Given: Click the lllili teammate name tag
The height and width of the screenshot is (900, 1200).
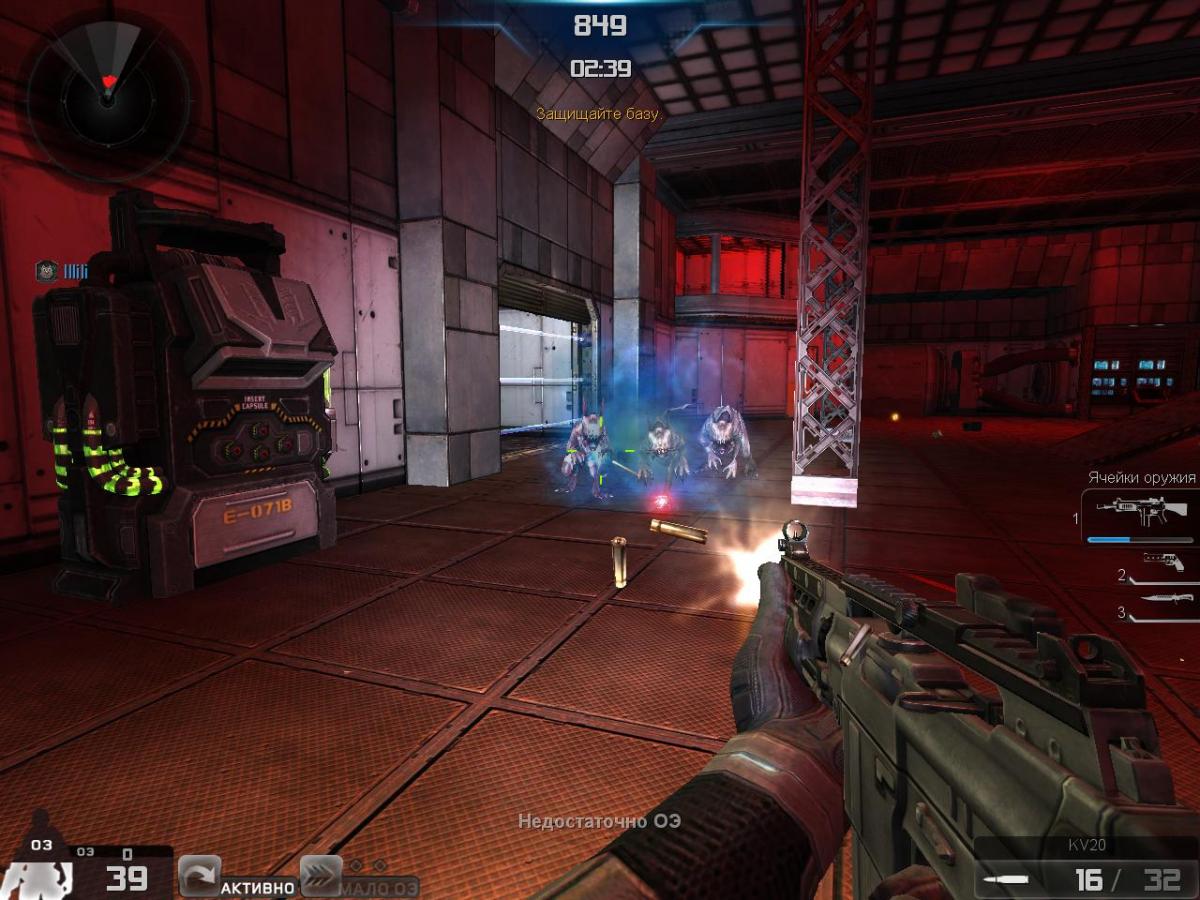Looking at the screenshot, I should click(76, 270).
